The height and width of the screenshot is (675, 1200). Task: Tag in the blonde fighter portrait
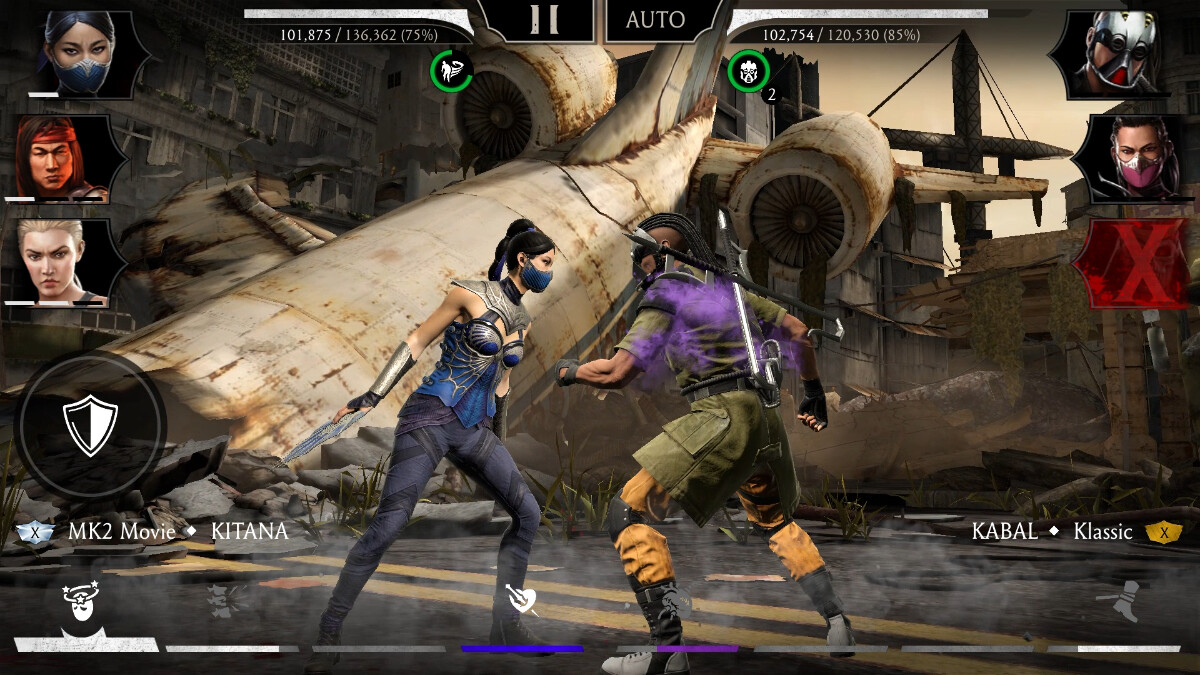(x=60, y=260)
